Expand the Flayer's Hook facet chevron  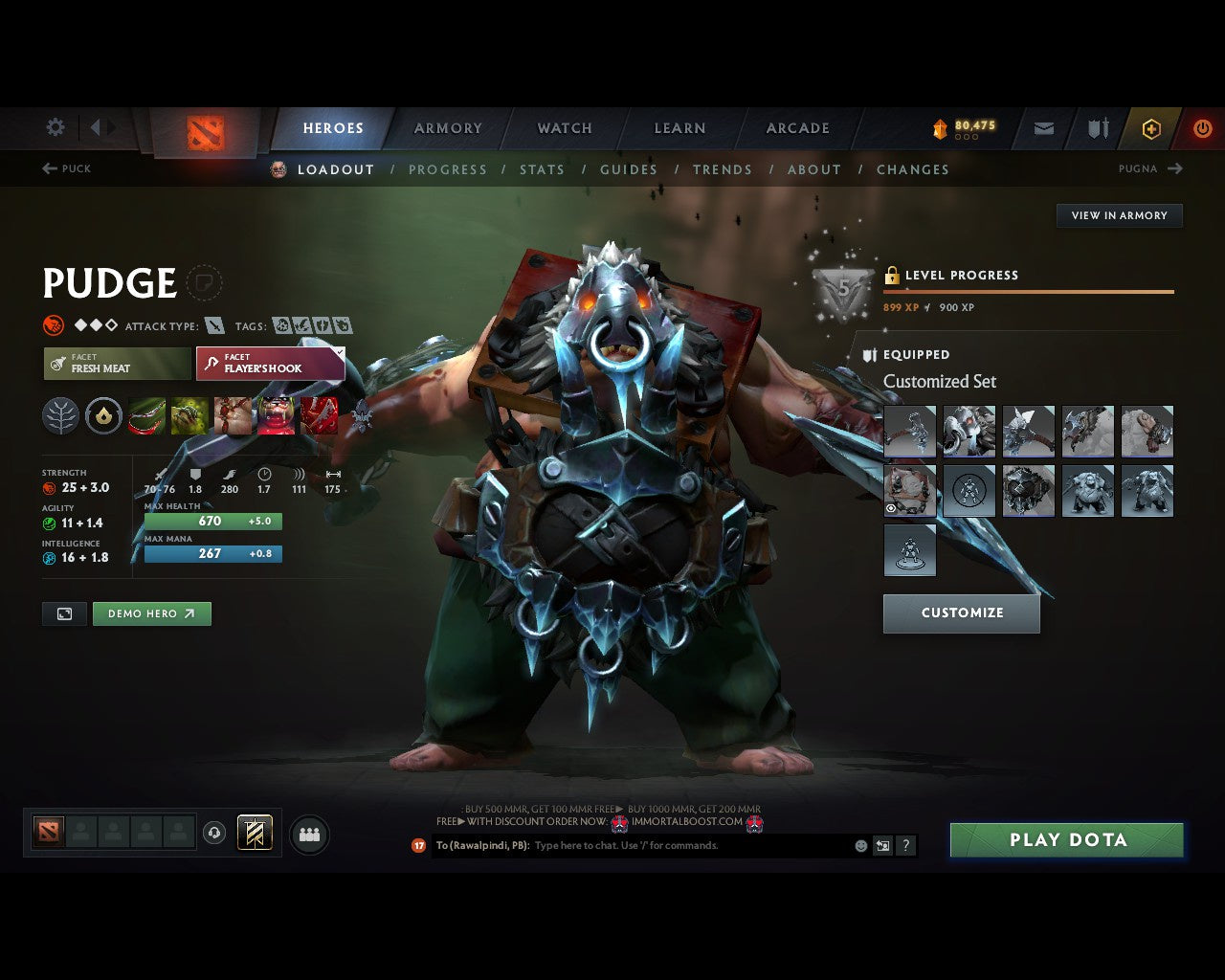click(x=339, y=352)
